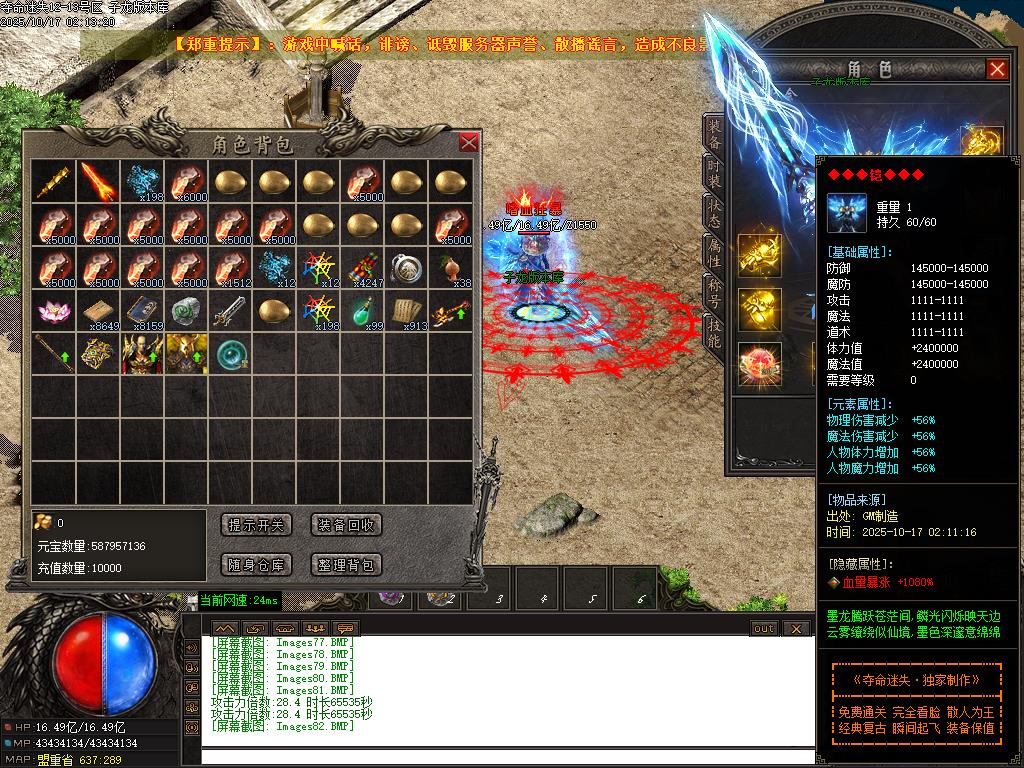This screenshot has height=768, width=1024.
Task: Select the steel sword item in the bag
Action: 231,311
